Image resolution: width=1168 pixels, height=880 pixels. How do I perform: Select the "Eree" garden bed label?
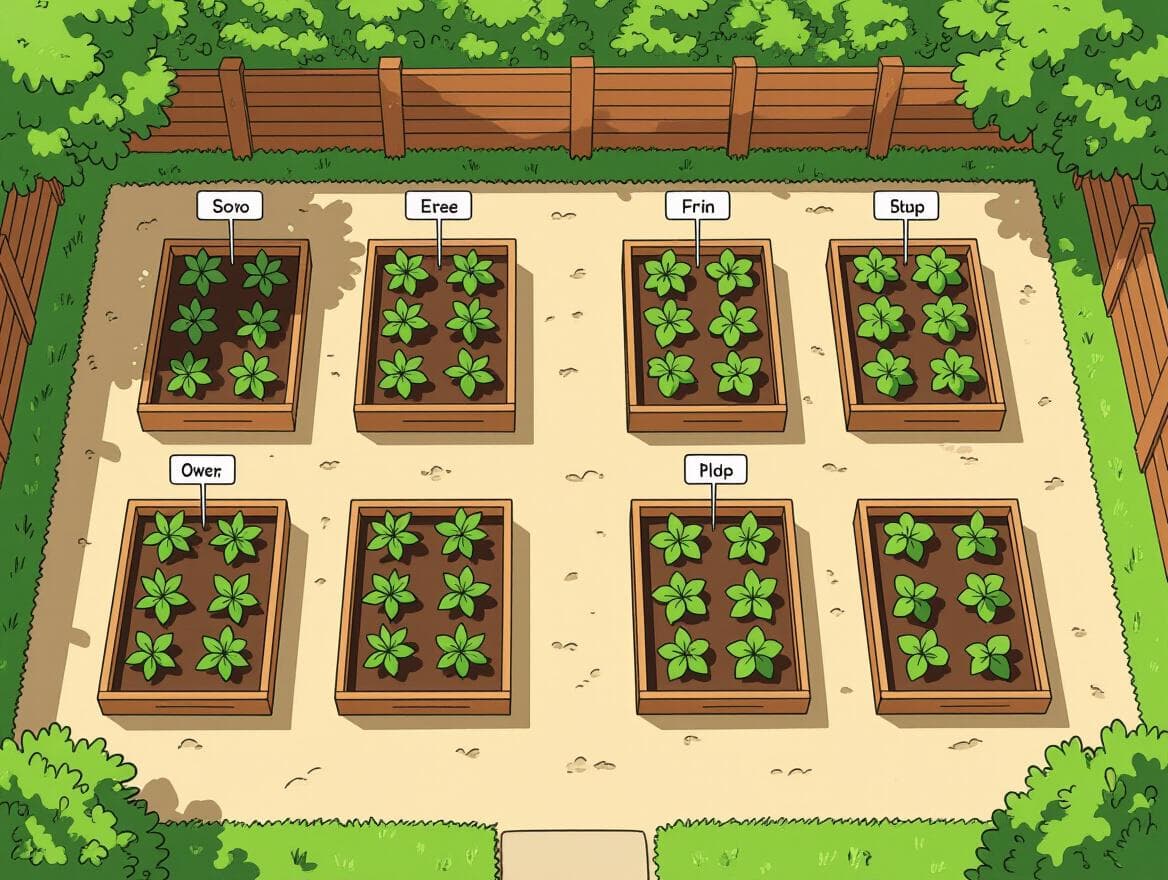pos(438,206)
